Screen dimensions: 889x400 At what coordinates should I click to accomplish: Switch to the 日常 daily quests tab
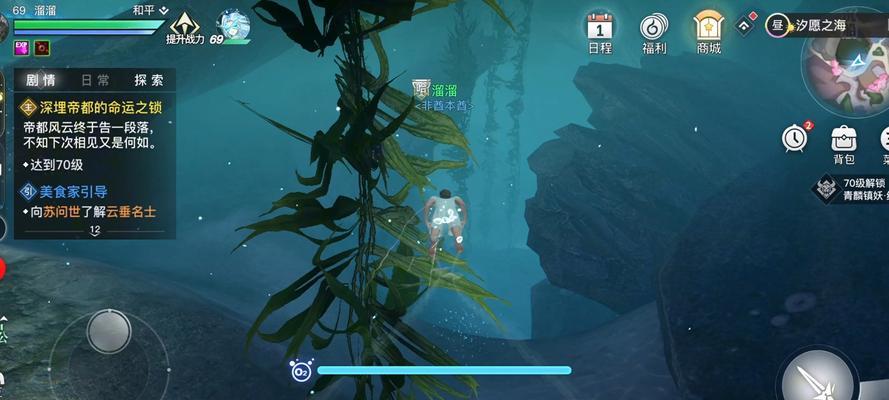96,80
